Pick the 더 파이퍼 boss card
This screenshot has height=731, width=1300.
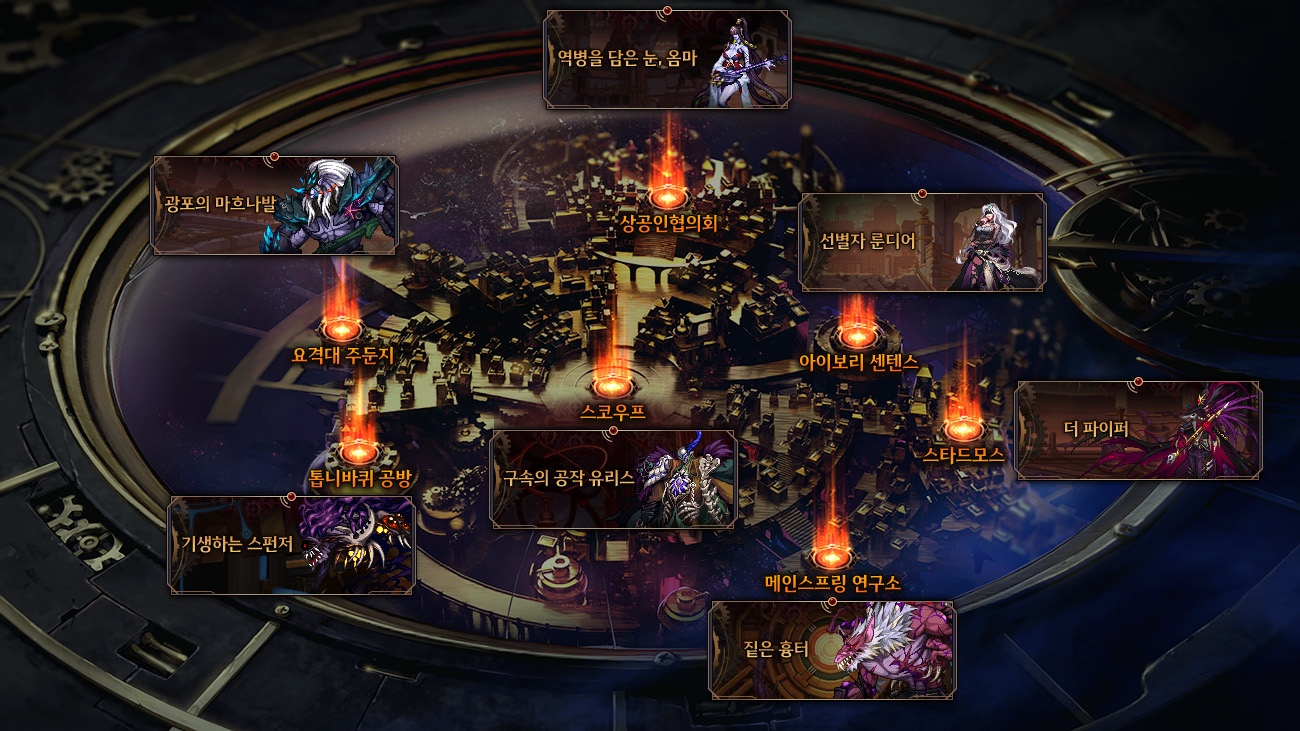(x=1138, y=430)
